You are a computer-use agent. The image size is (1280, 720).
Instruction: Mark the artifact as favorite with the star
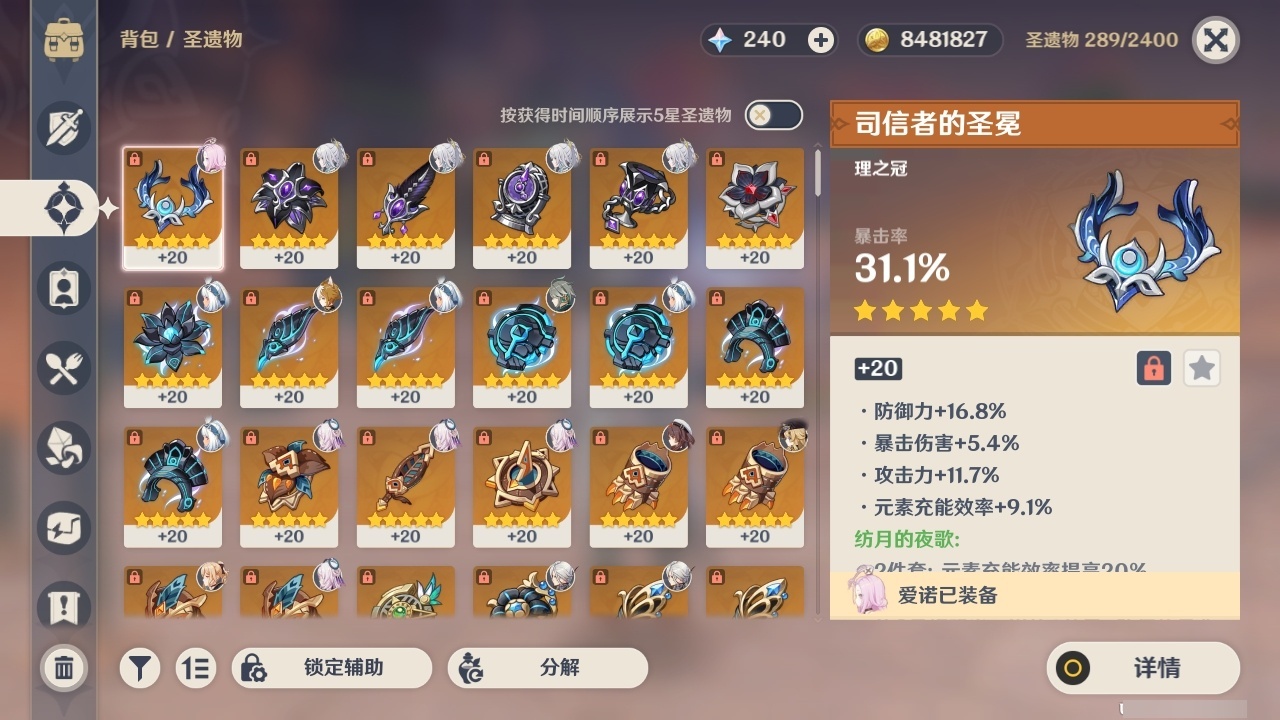pyautogui.click(x=1201, y=368)
